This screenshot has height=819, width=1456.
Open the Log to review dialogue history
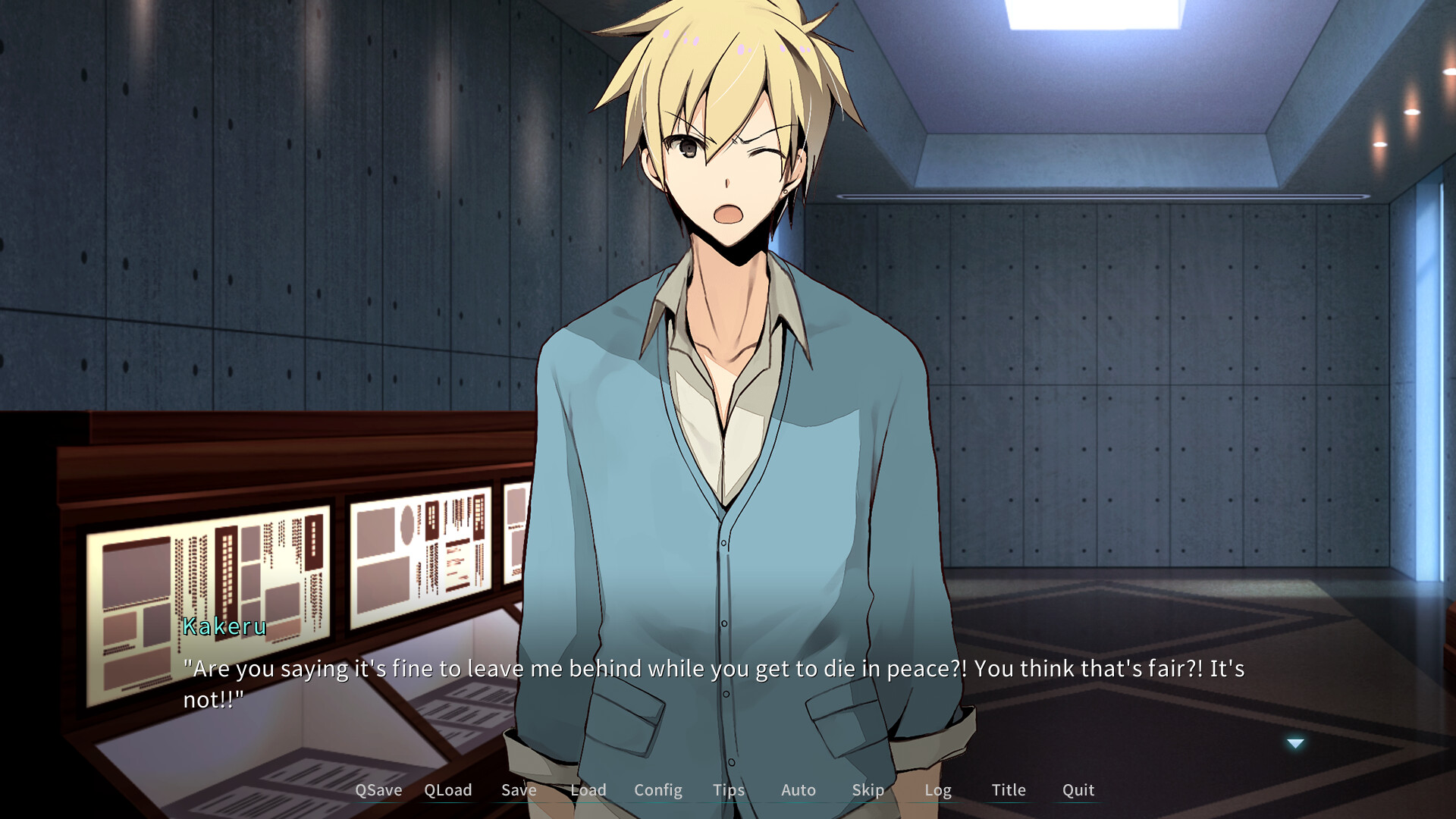click(938, 790)
